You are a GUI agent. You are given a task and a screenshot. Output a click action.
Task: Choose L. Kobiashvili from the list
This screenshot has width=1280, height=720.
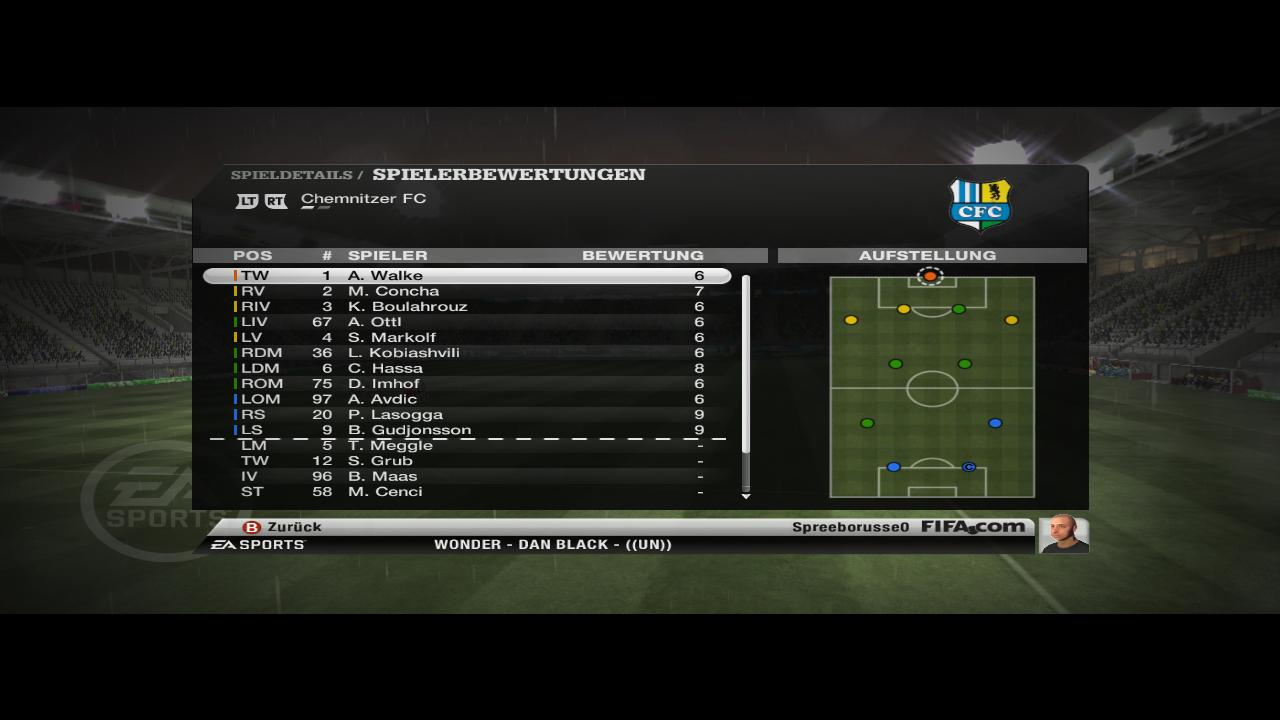[467, 353]
